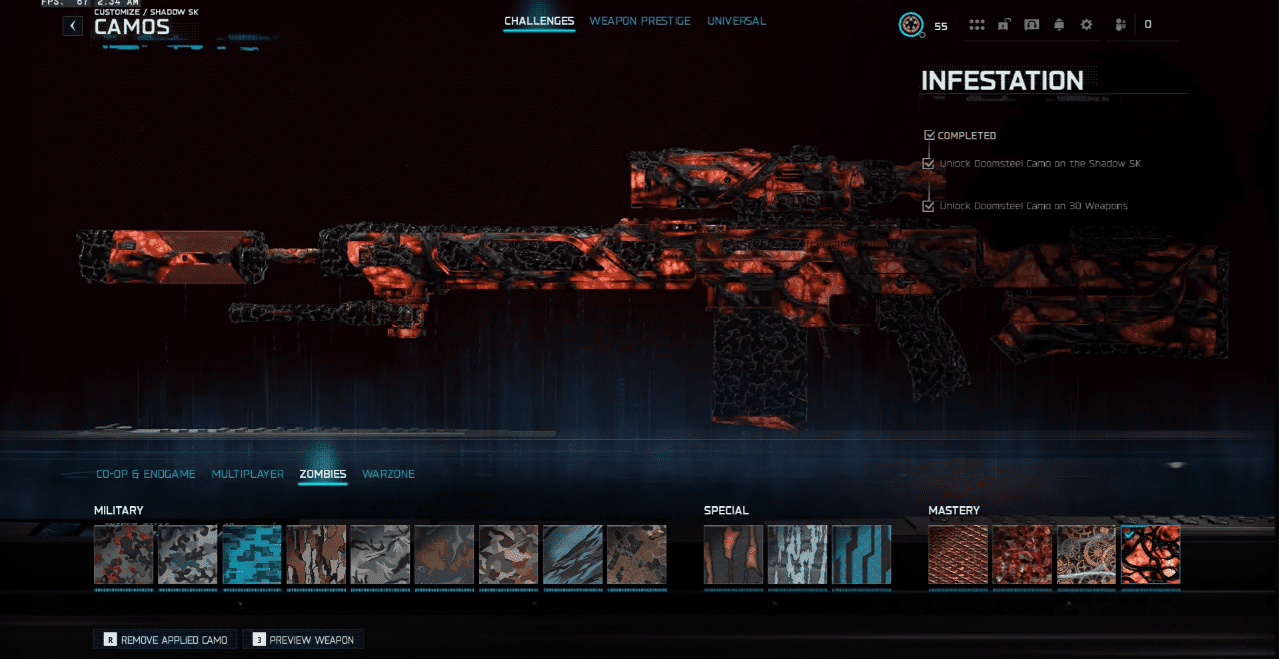Open settings via the gear icon
Image resolution: width=1279 pixels, height=659 pixels.
pos(1086,25)
